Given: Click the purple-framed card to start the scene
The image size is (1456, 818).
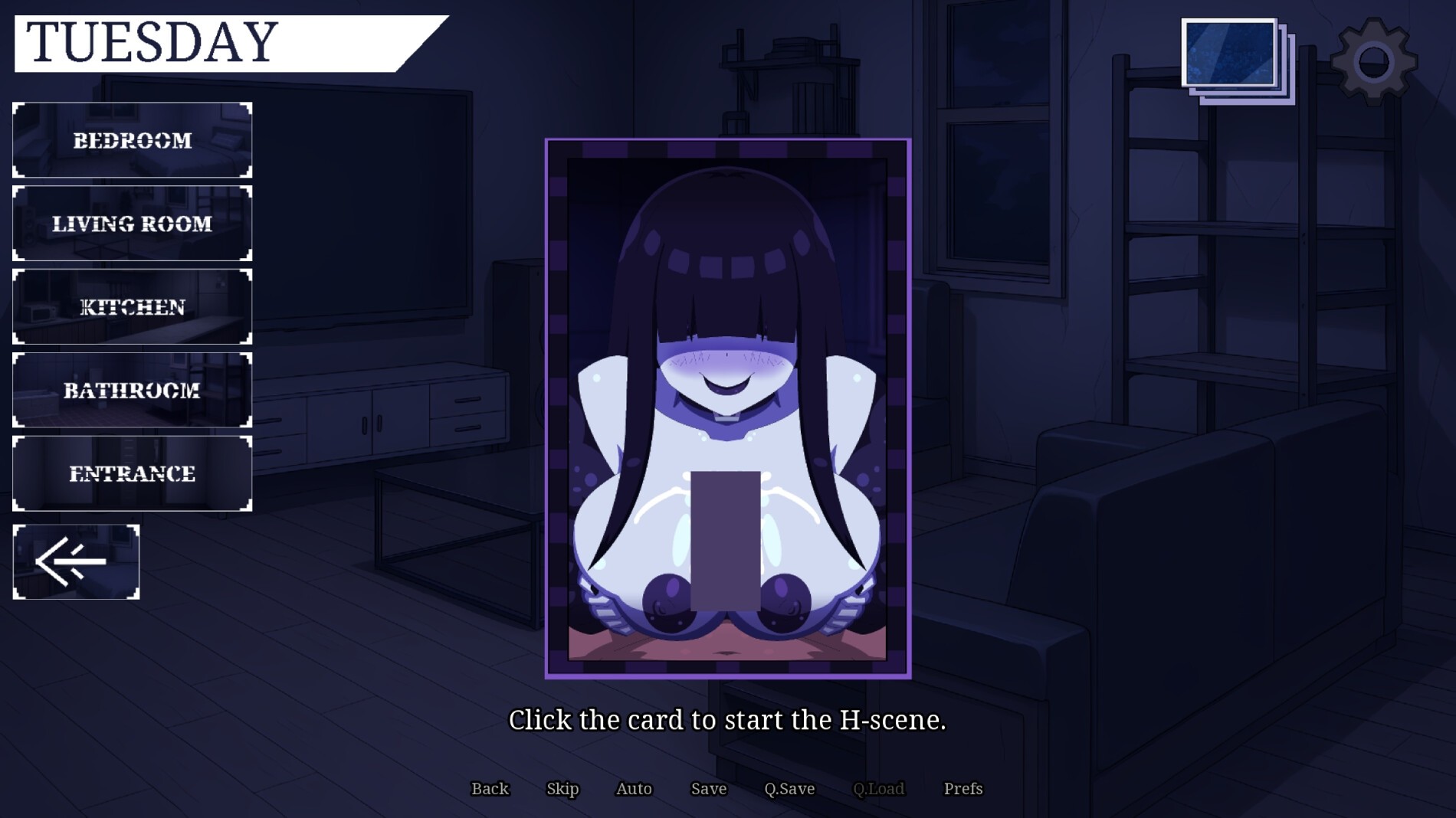Looking at the screenshot, I should pos(727,408).
